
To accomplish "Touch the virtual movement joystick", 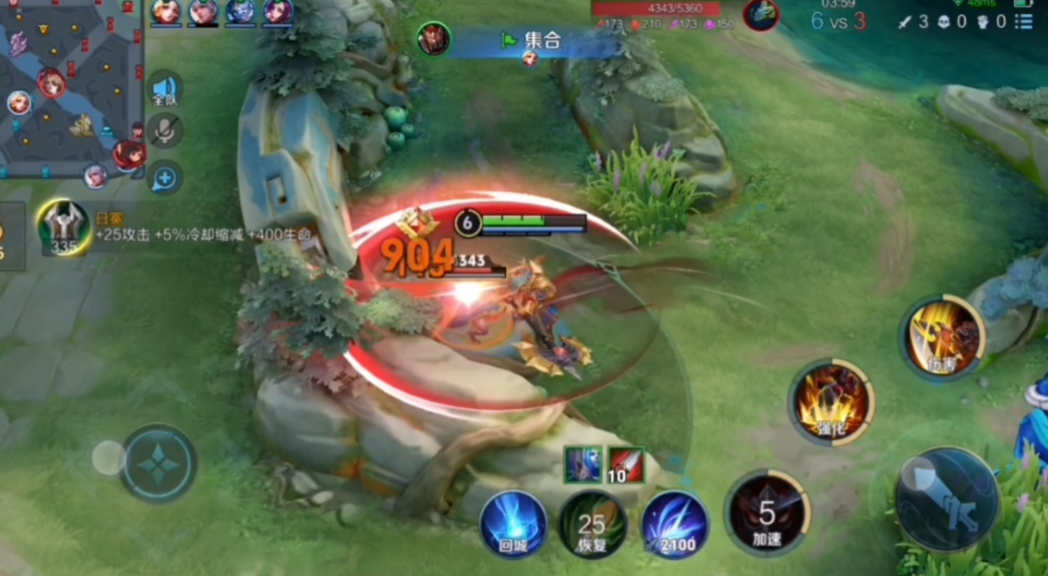I will pos(158,463).
